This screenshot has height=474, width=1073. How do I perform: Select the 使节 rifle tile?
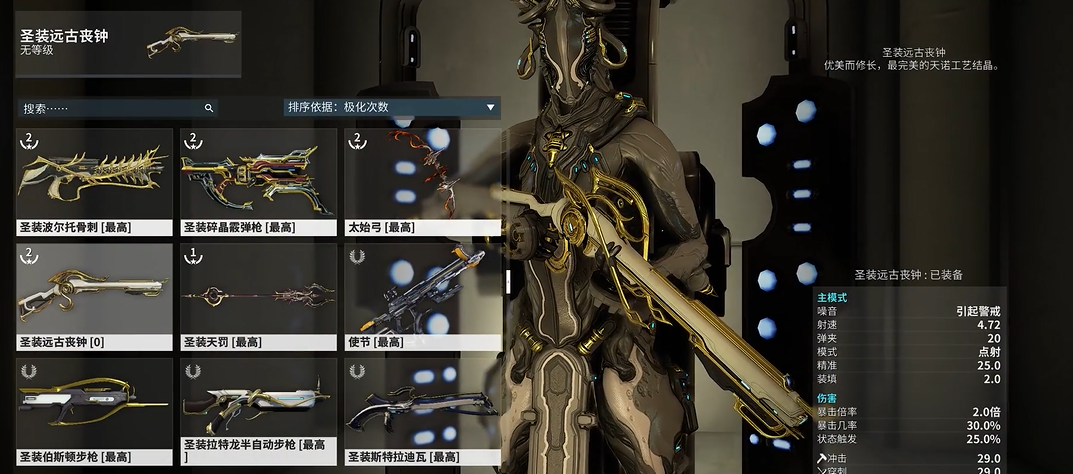[x=422, y=296]
